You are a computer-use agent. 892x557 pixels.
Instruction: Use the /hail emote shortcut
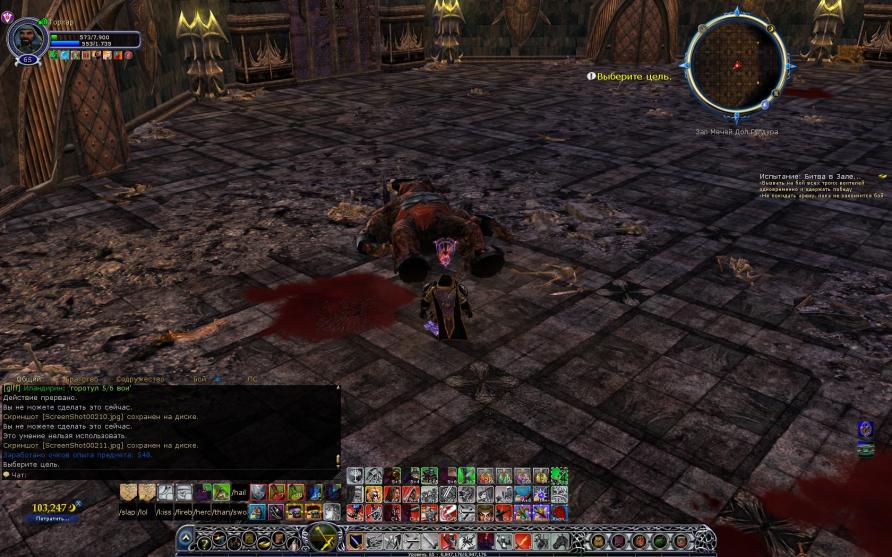(x=238, y=493)
